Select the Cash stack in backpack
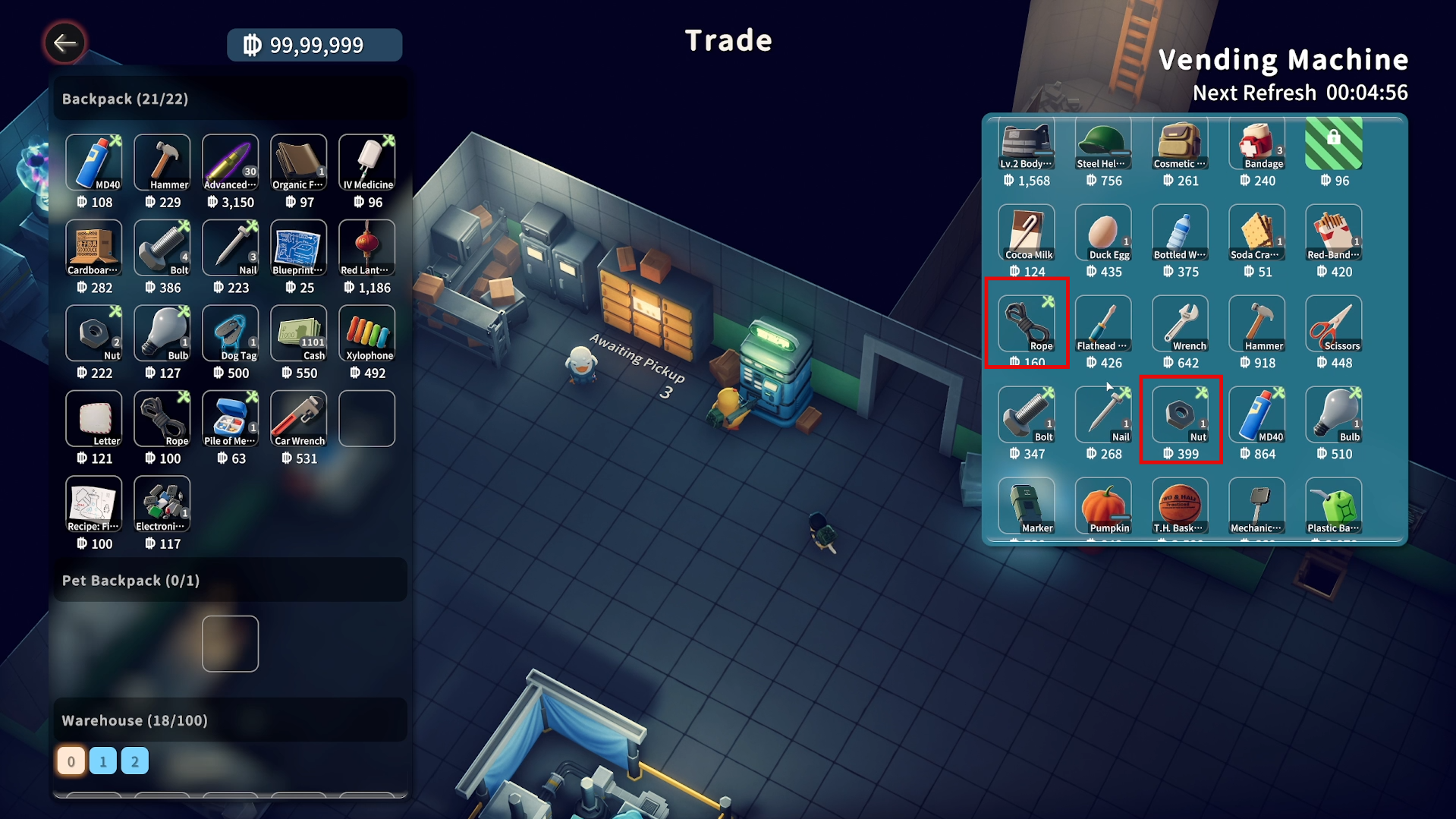The image size is (1456, 819). pyautogui.click(x=298, y=334)
